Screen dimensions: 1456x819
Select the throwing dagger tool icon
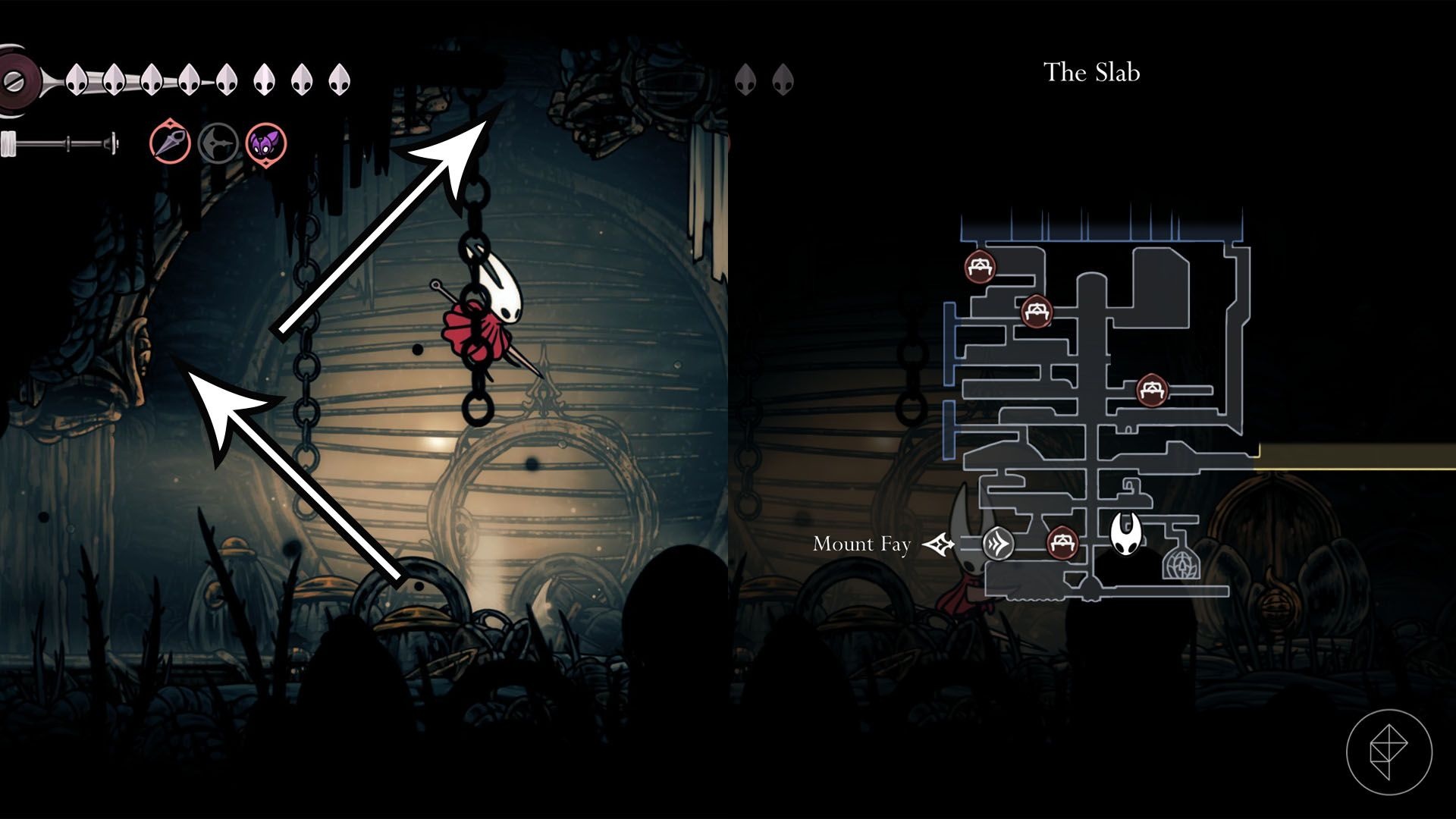click(x=170, y=143)
